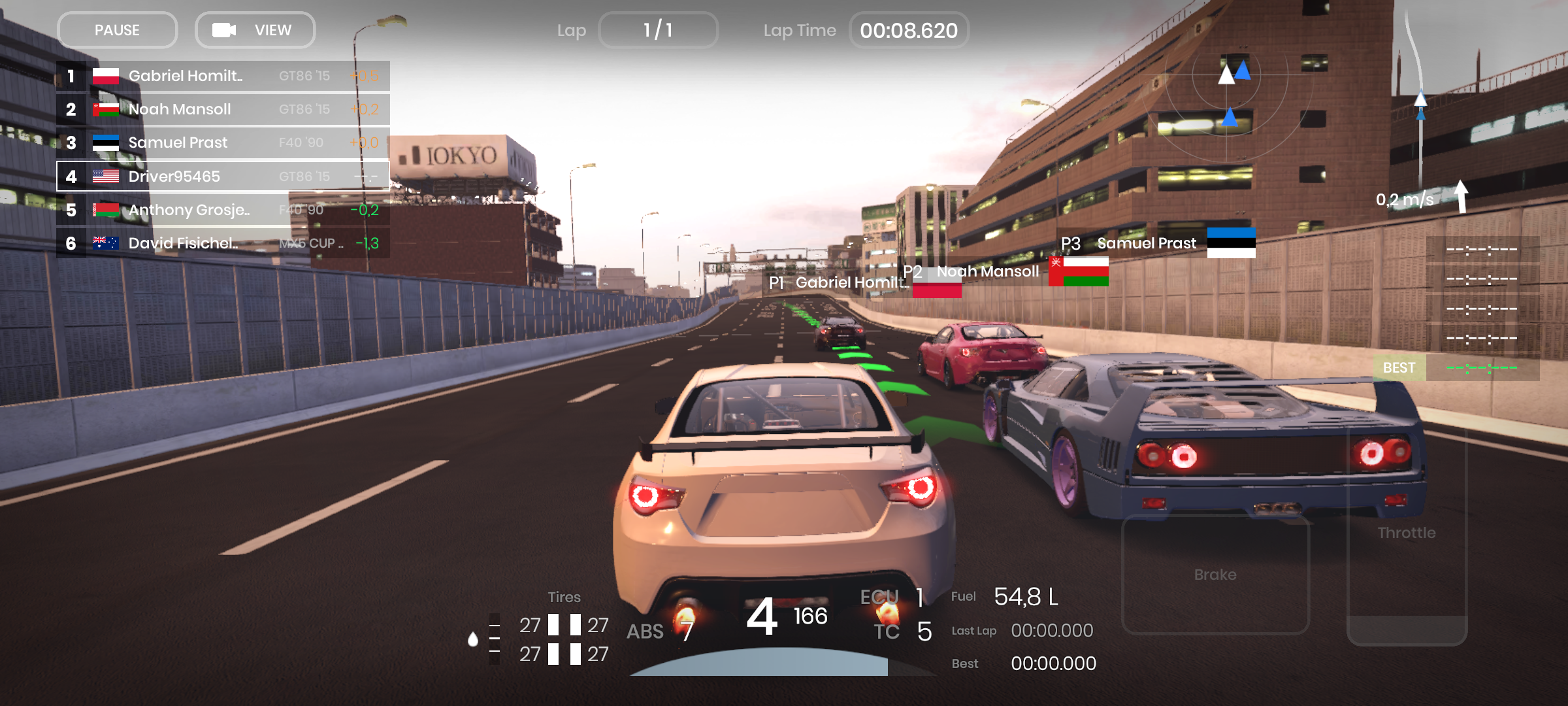Switch camera with the VIEW button

(x=255, y=30)
